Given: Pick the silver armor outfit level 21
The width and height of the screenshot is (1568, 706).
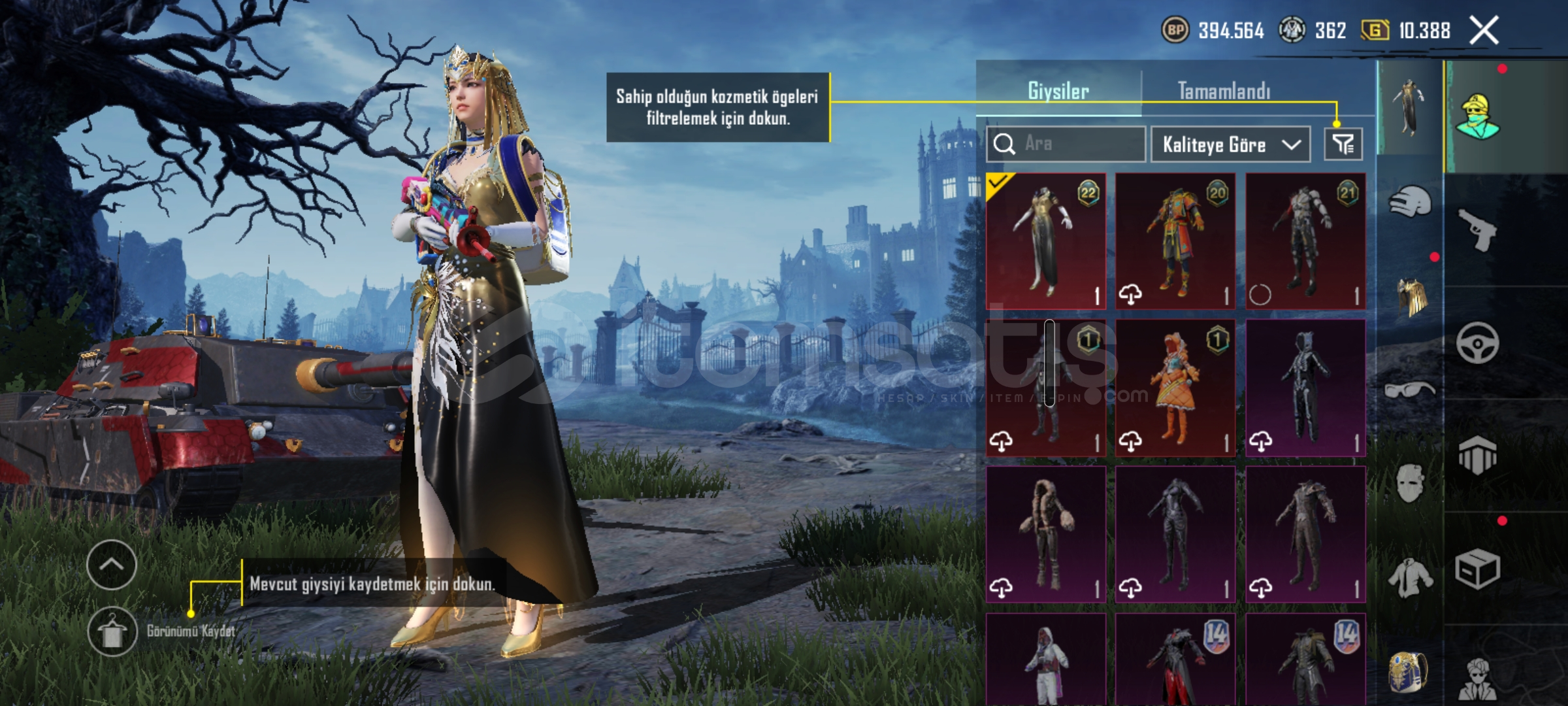Looking at the screenshot, I should pyautogui.click(x=1305, y=241).
